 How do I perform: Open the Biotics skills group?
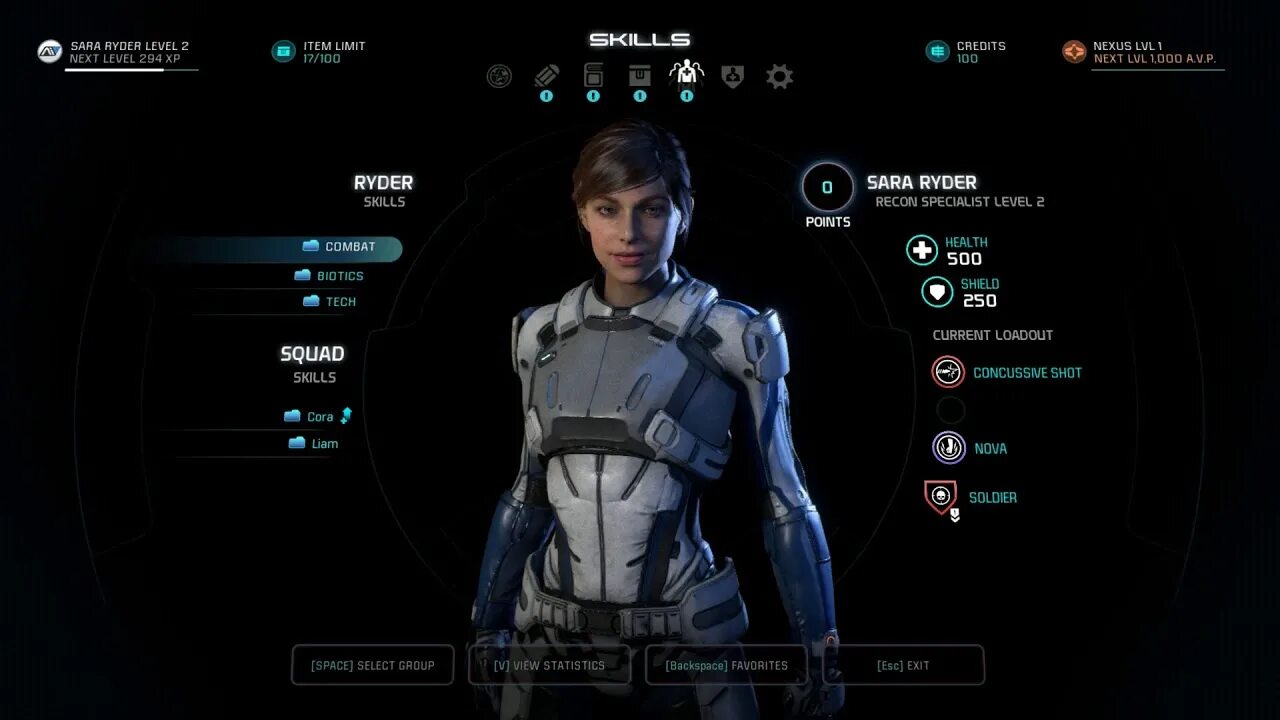tap(330, 276)
